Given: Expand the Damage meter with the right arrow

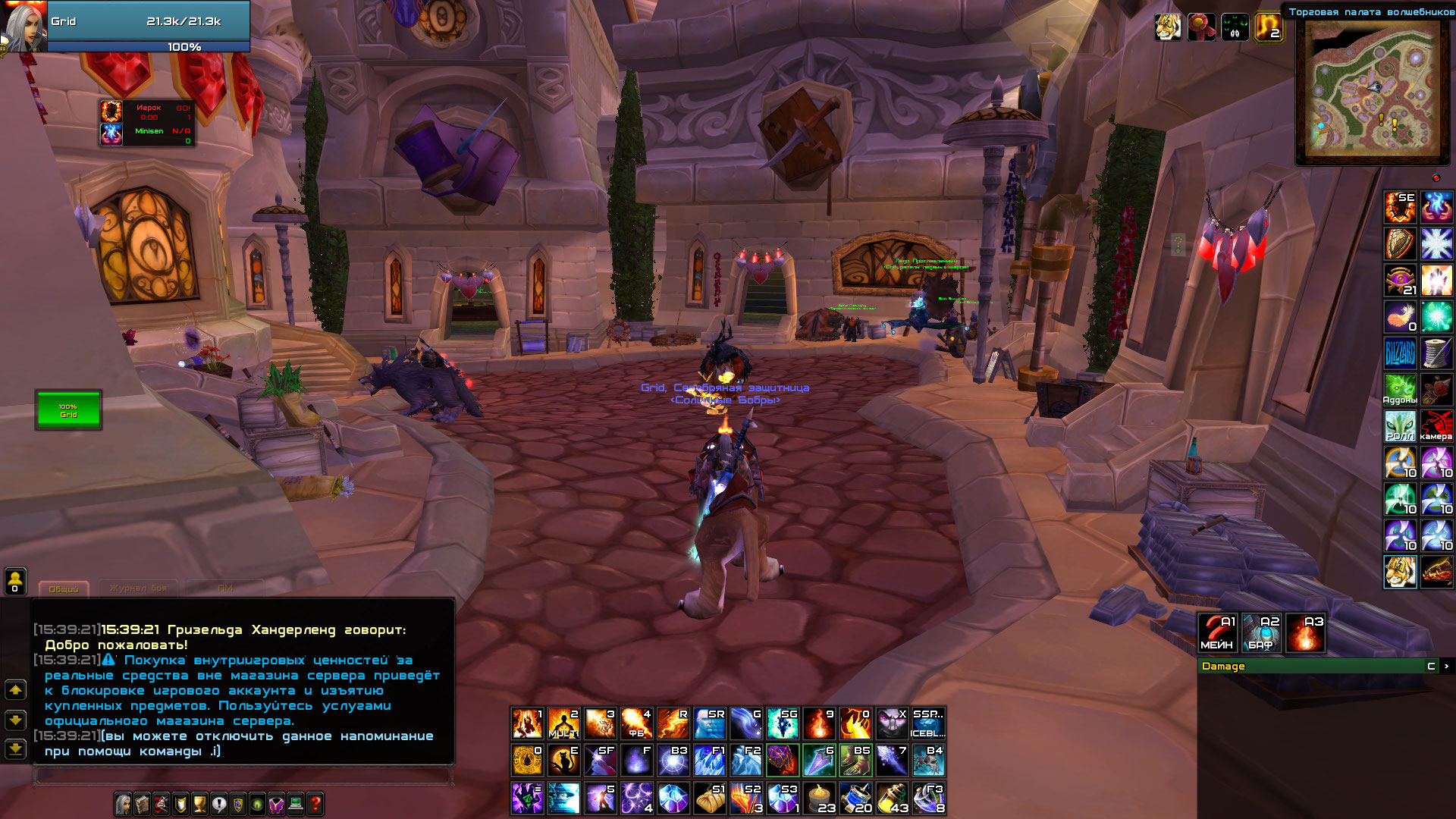Looking at the screenshot, I should 1447,666.
